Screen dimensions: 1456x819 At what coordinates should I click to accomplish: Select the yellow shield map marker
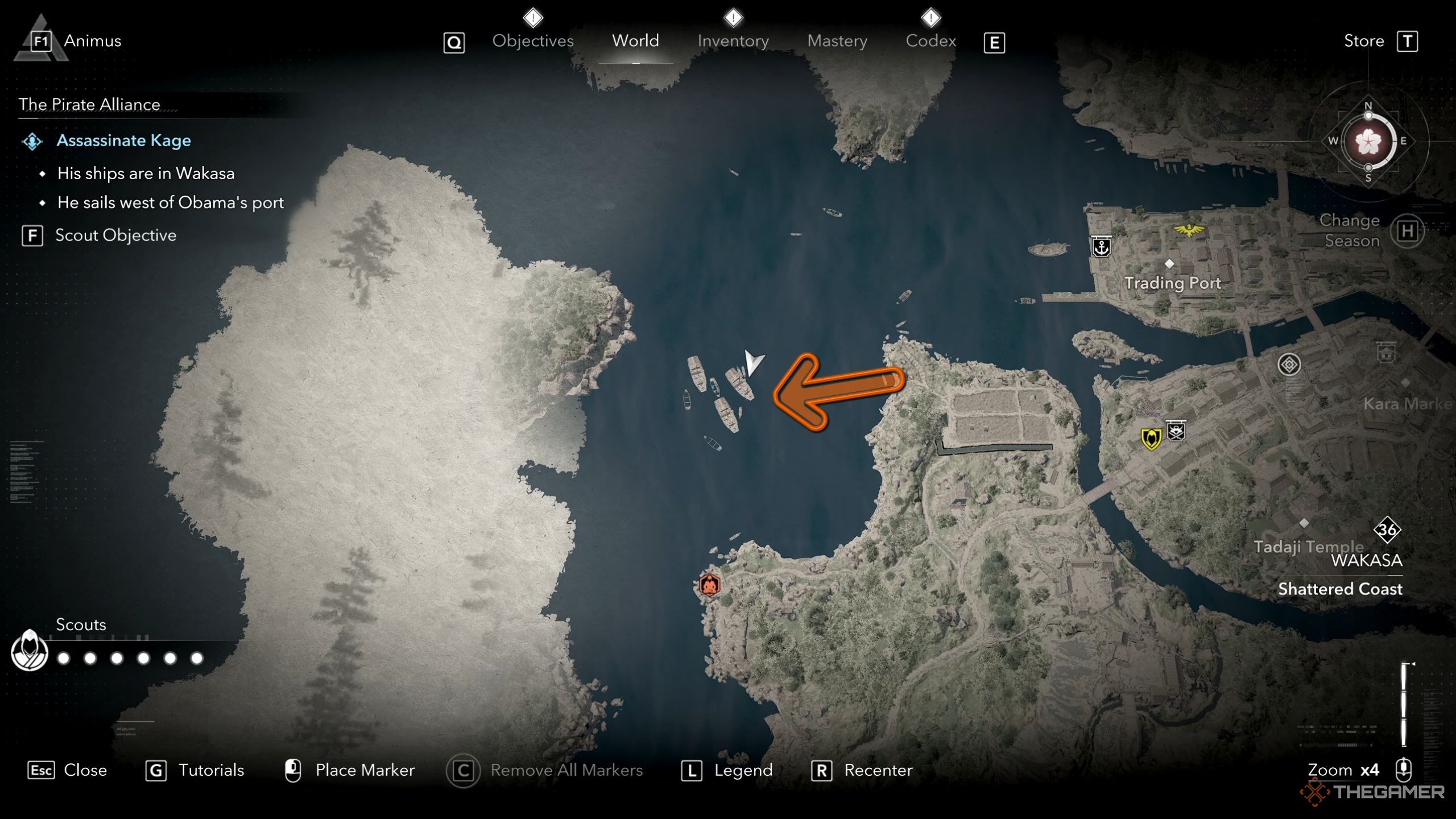(1151, 439)
